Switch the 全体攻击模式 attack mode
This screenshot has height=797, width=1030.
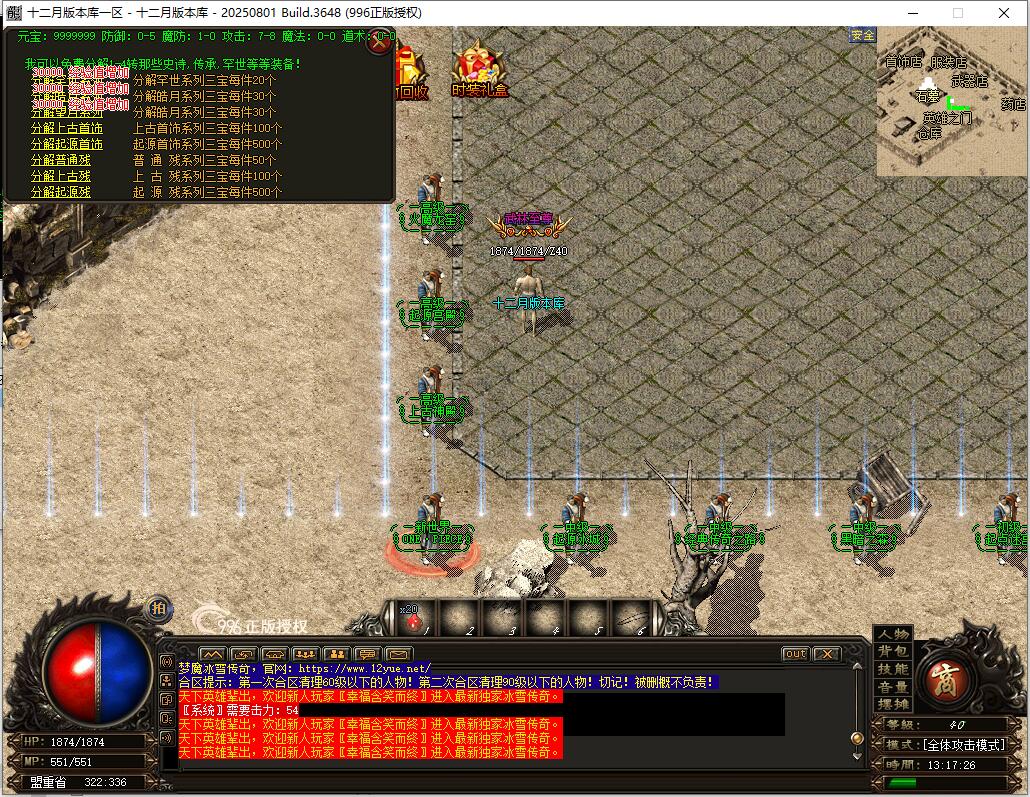964,745
